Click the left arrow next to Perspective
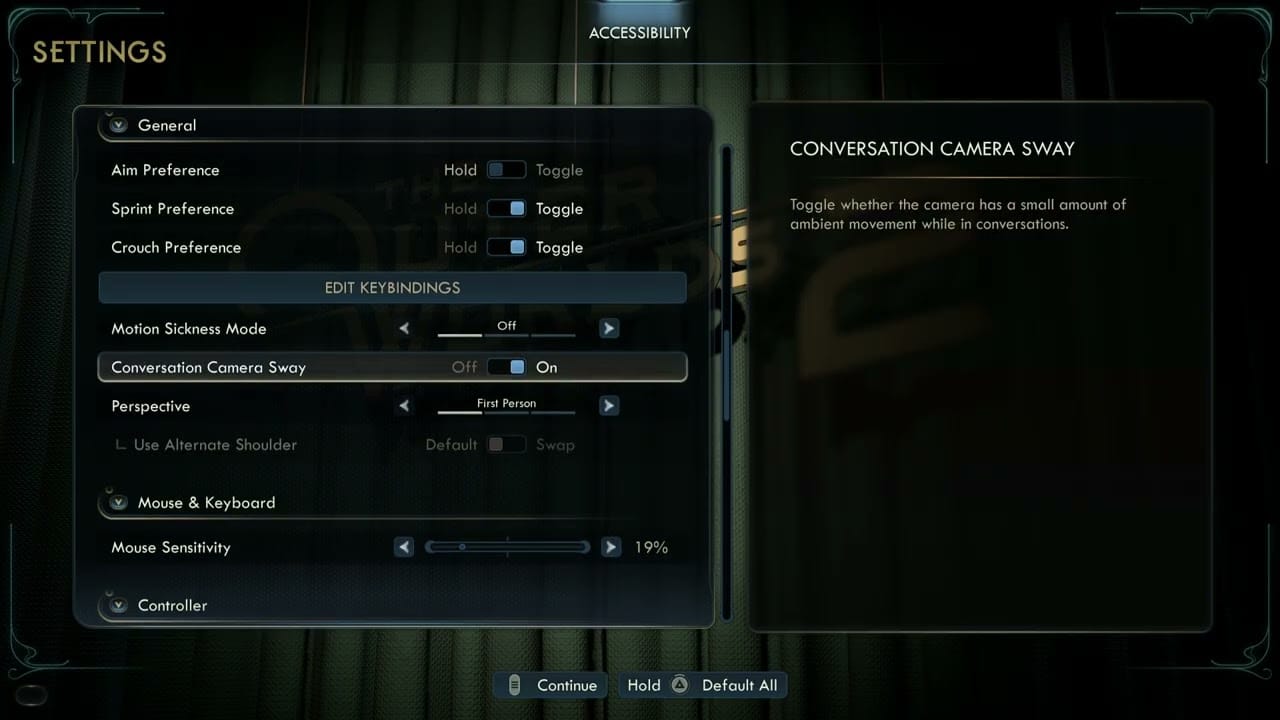This screenshot has height=720, width=1280. tap(404, 405)
